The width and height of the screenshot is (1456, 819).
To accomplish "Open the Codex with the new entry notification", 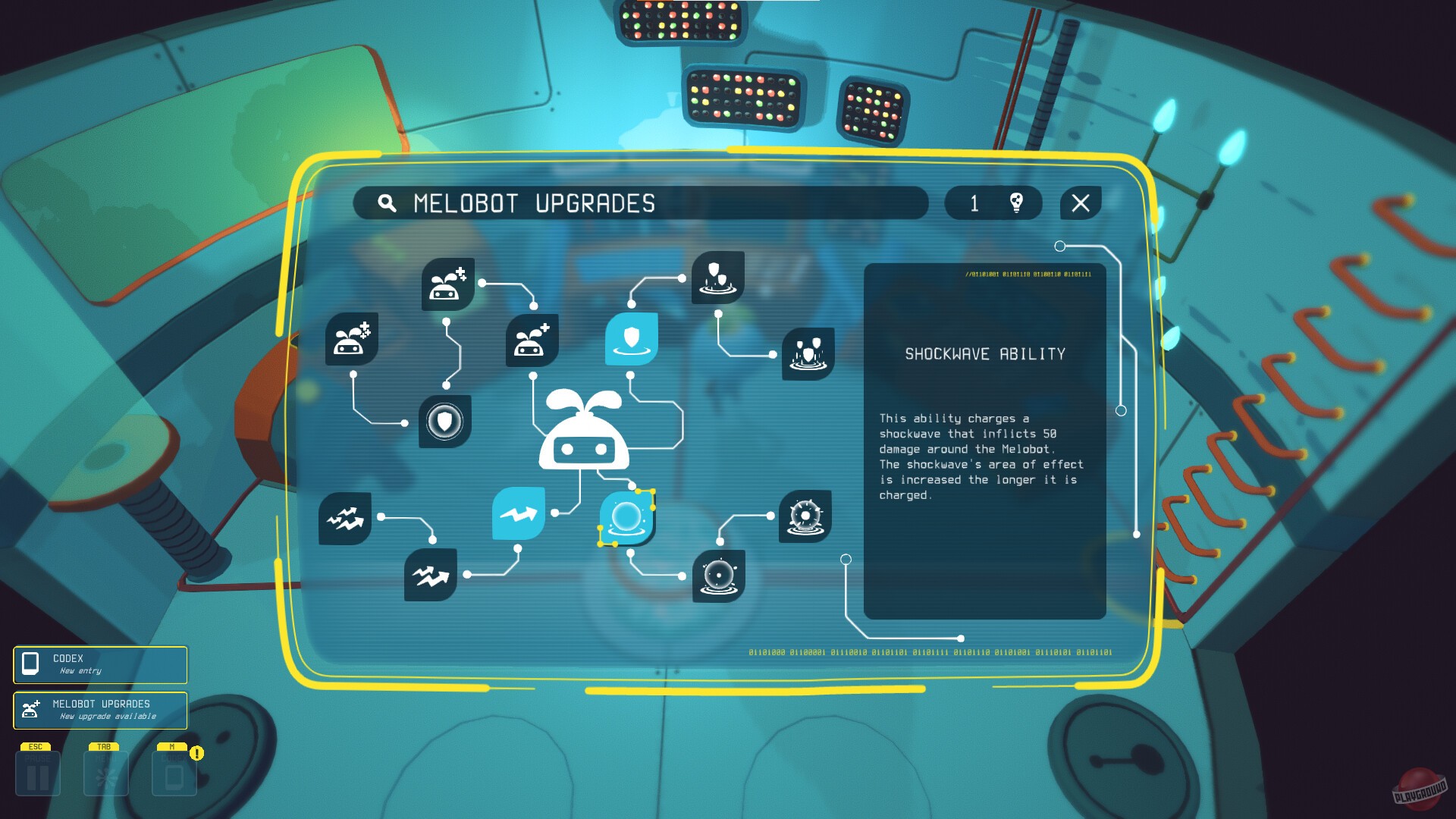I will (99, 665).
